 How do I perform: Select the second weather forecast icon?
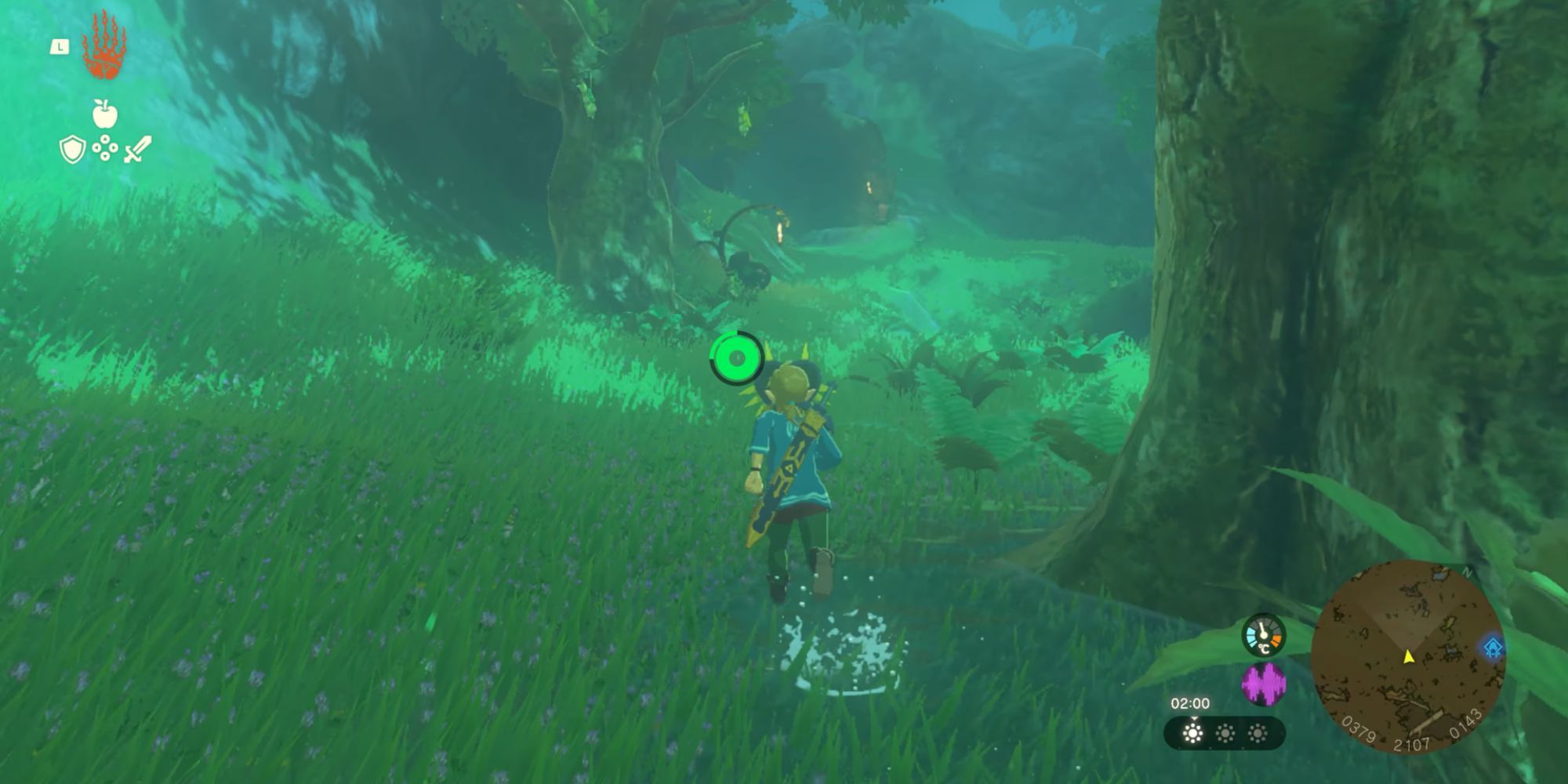(x=1225, y=734)
